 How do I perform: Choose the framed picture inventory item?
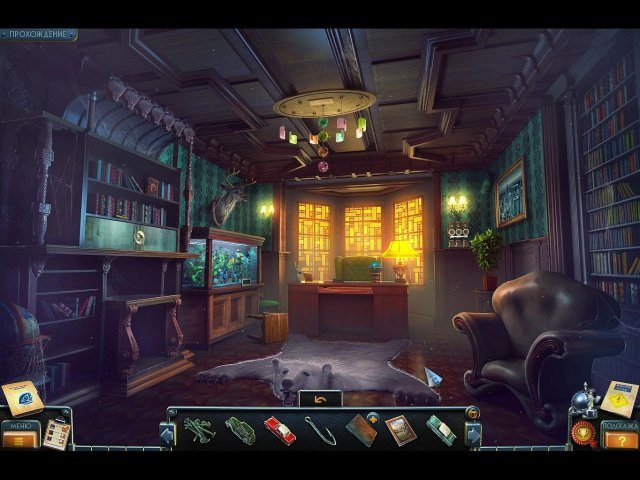(x=400, y=430)
